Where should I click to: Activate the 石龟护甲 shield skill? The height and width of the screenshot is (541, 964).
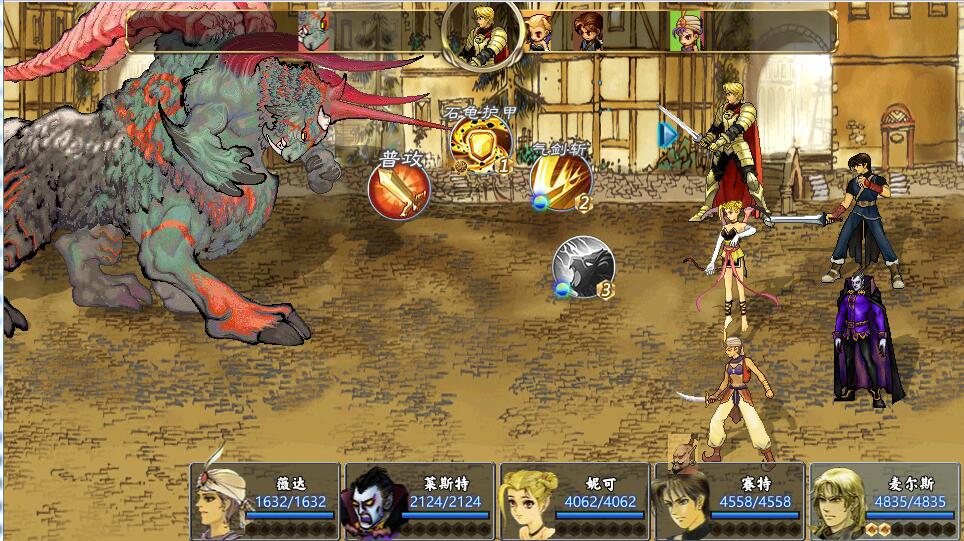click(x=480, y=144)
